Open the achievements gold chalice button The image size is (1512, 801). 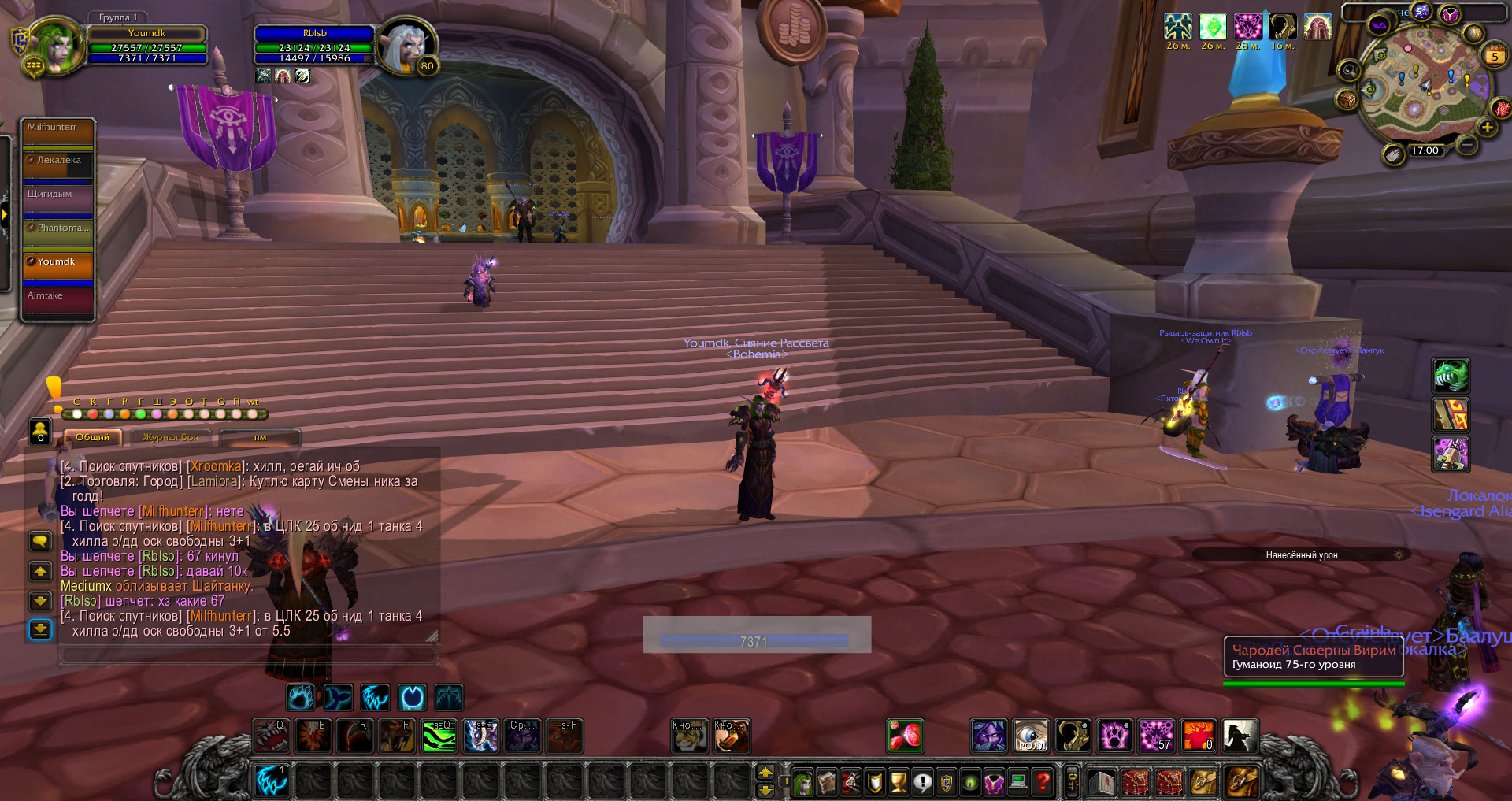899,782
